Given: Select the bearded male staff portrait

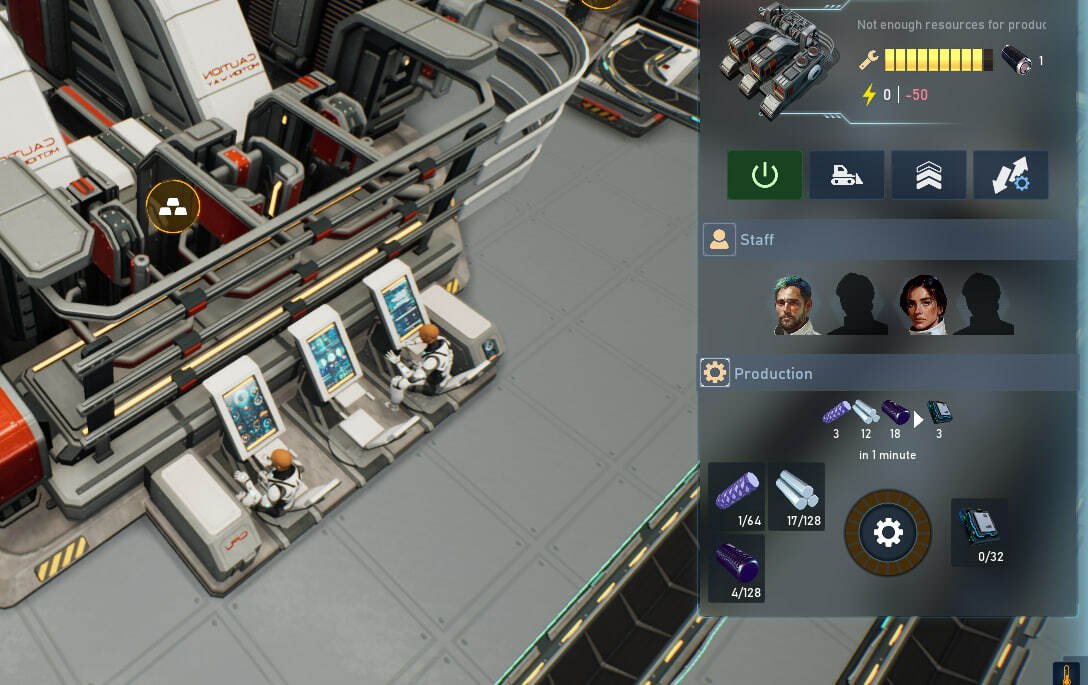Looking at the screenshot, I should [x=796, y=304].
